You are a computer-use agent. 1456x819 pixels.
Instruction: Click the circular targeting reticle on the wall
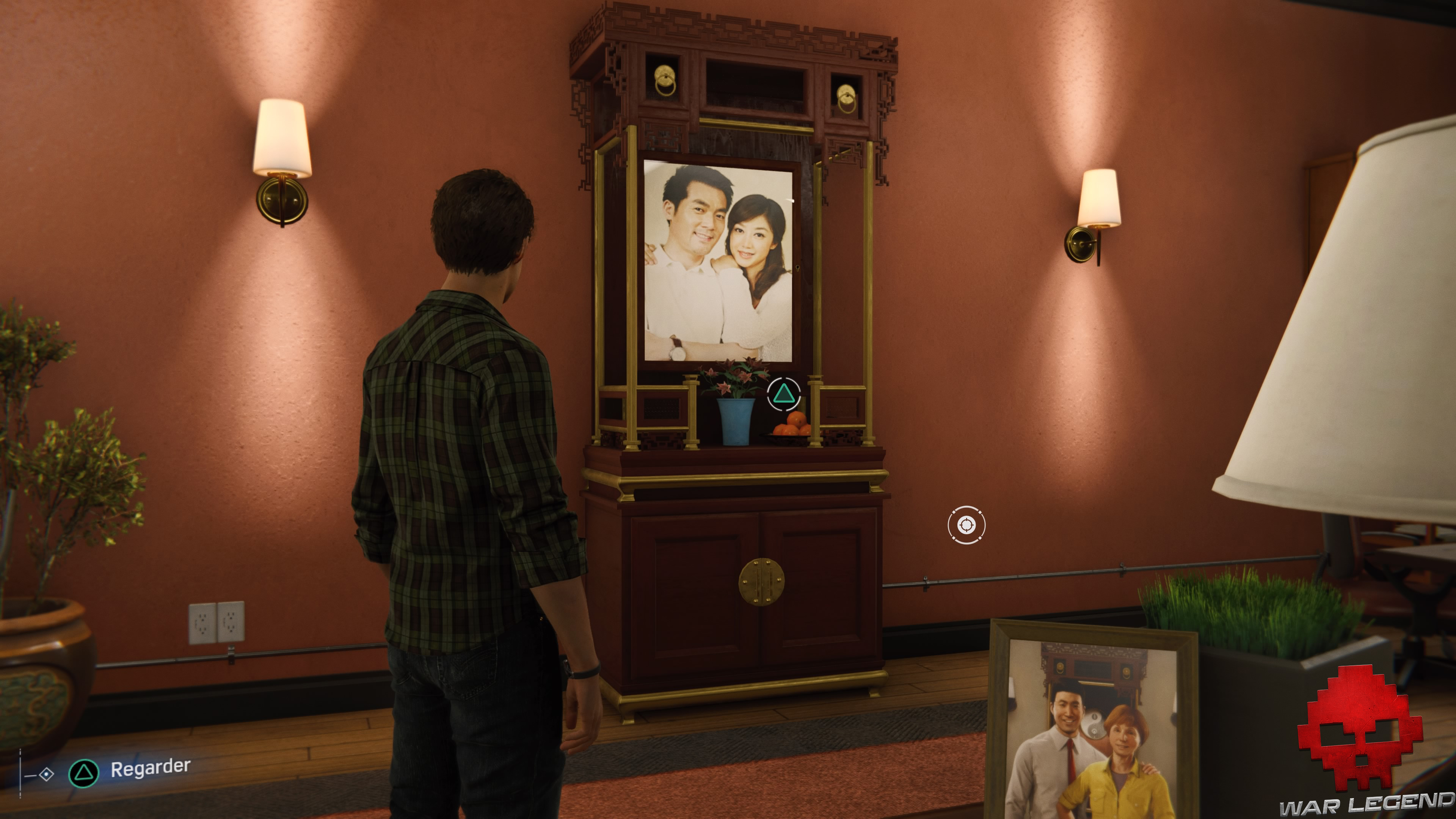[x=968, y=526]
